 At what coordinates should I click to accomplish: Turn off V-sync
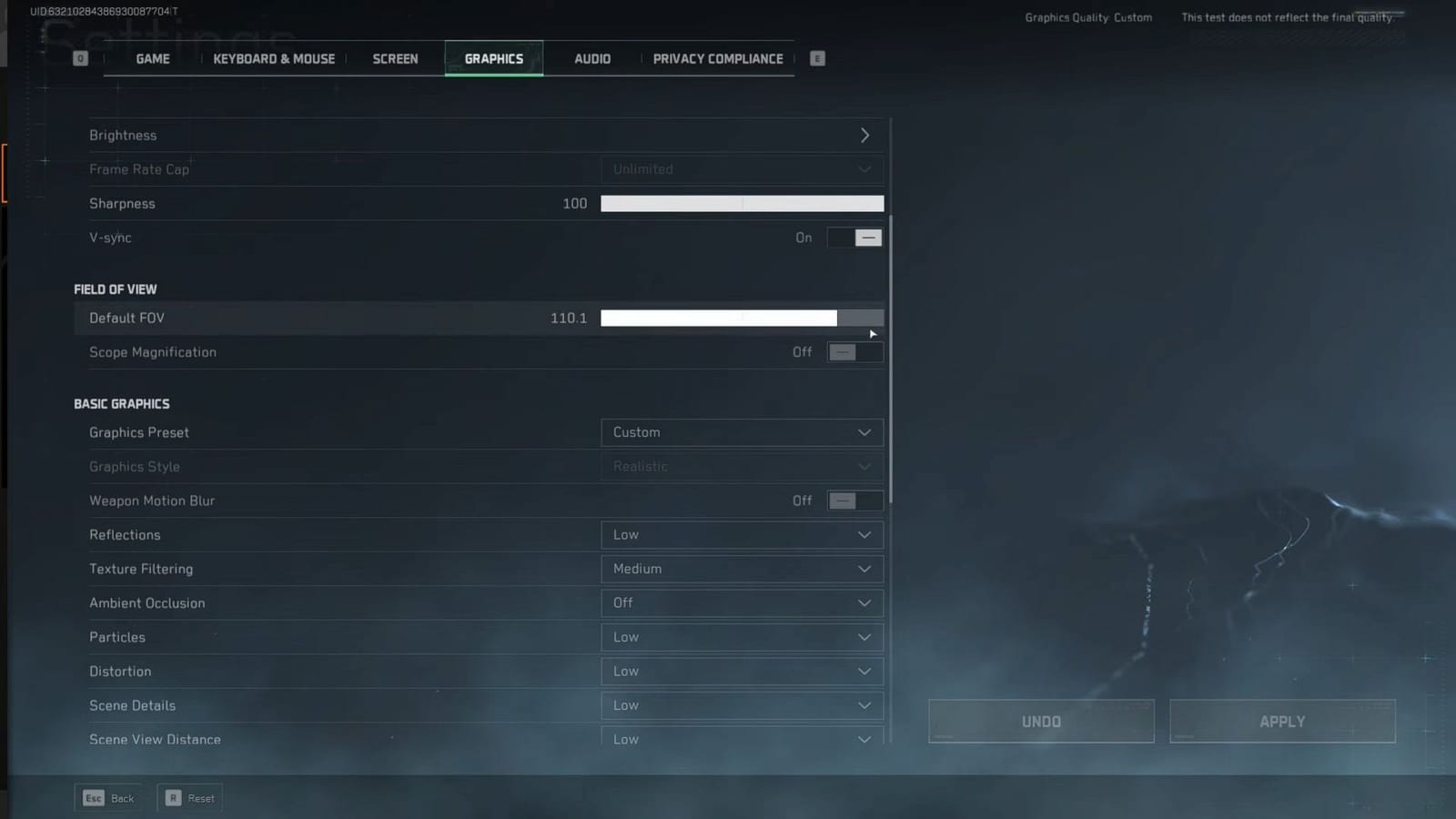854,238
